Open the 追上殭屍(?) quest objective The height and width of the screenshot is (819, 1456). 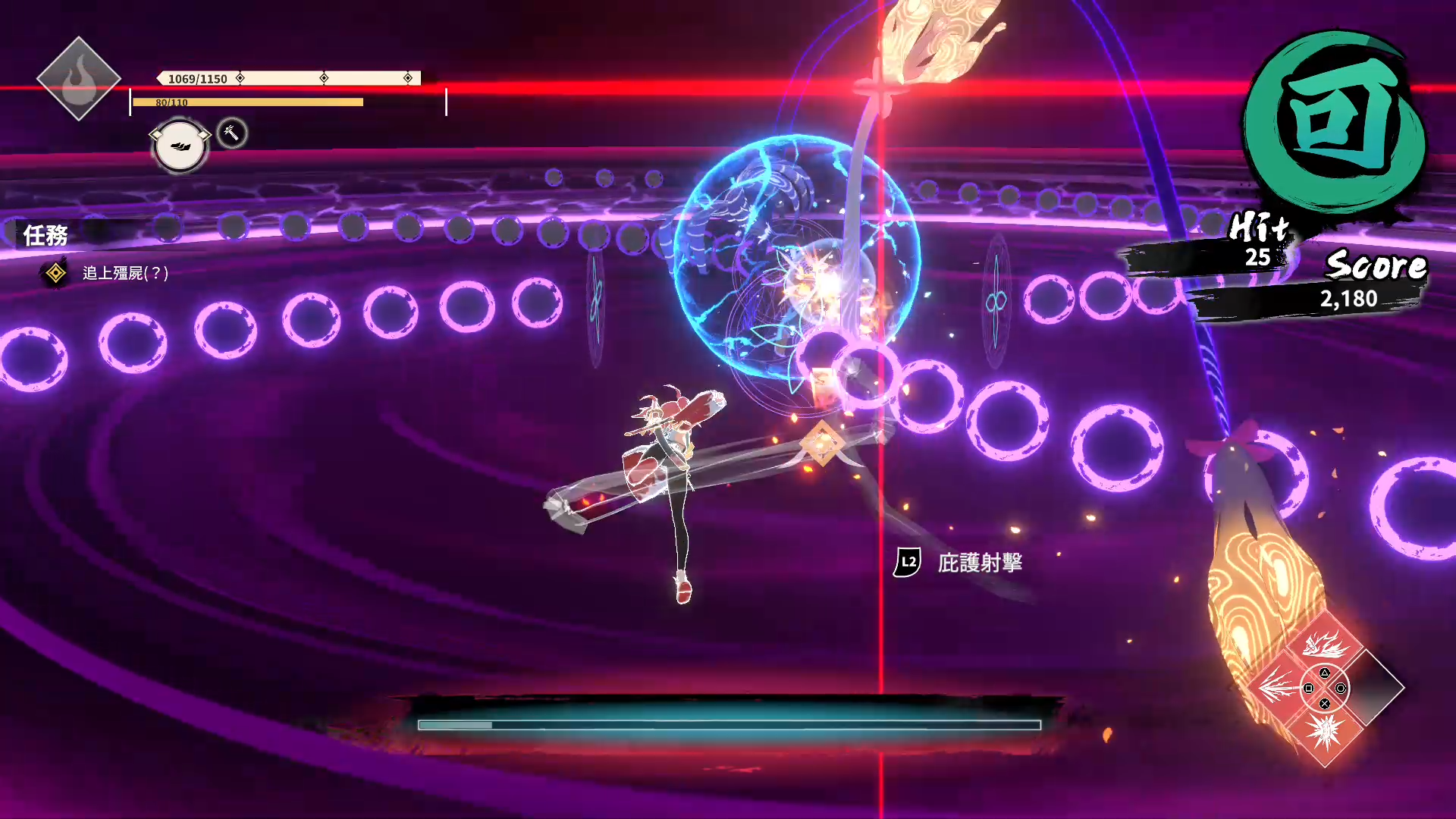pos(125,273)
